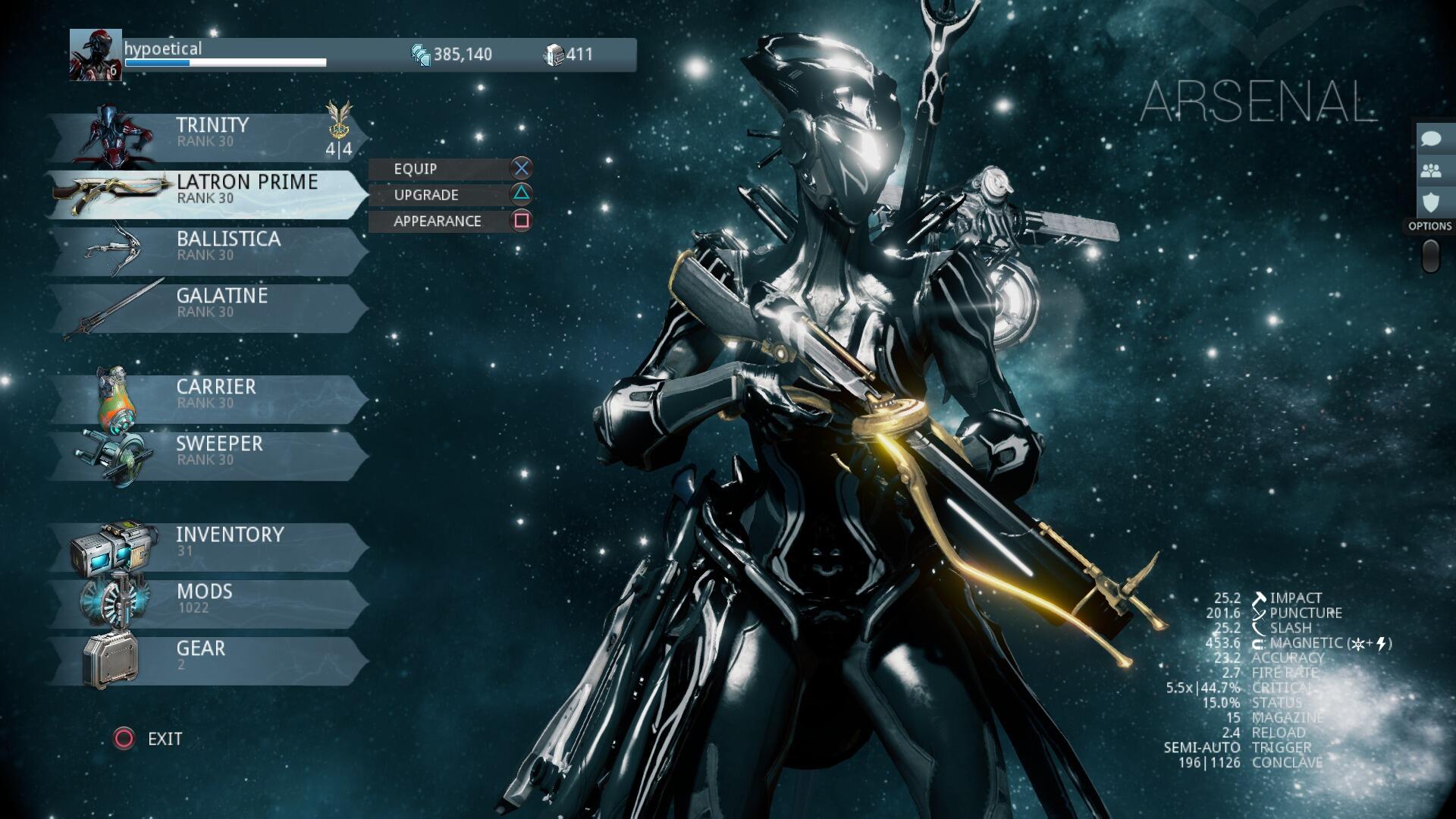Screen dimensions: 1456x819
Task: Click the shield icon on right edge
Action: pyautogui.click(x=1431, y=202)
